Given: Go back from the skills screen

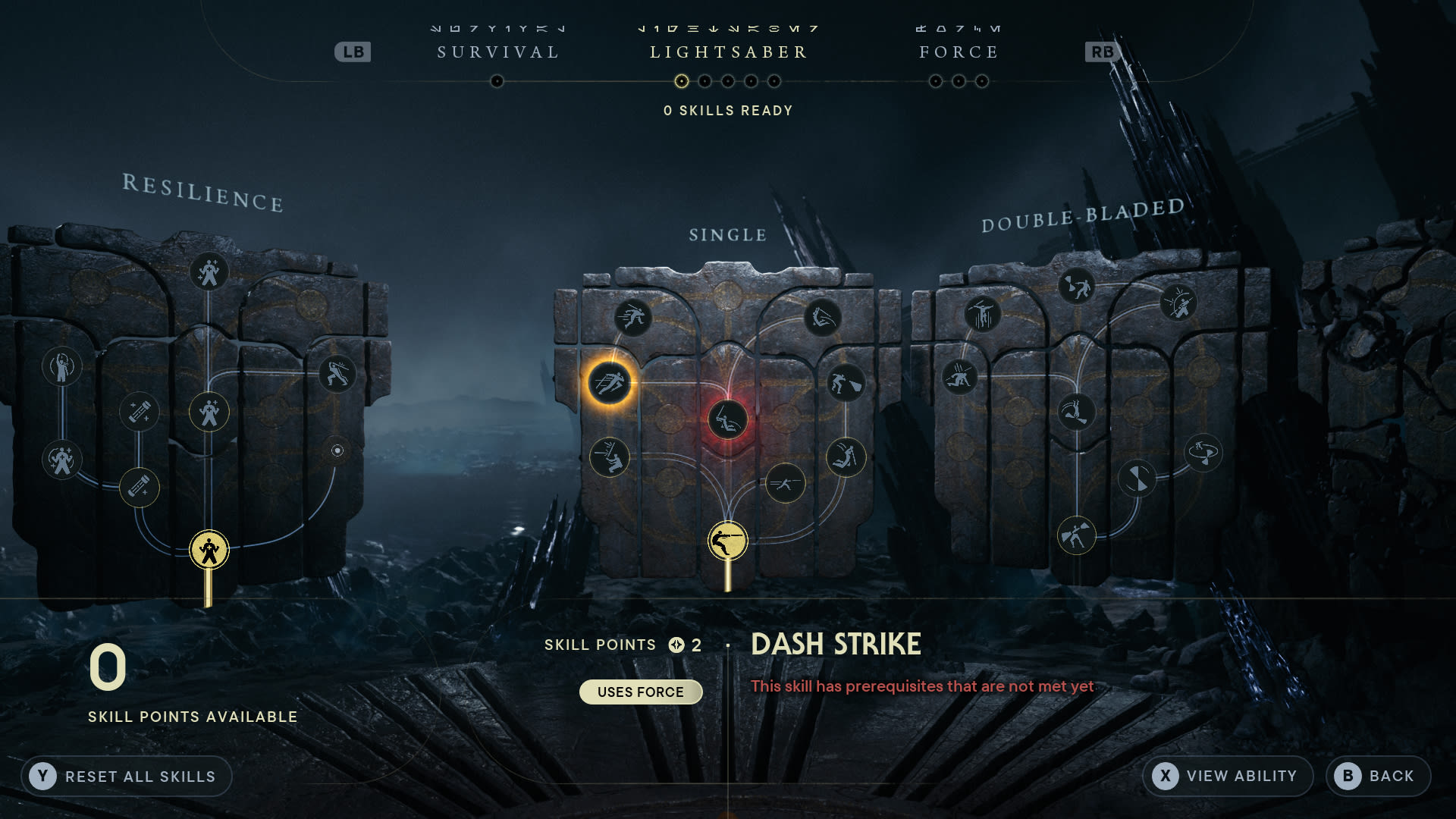Looking at the screenshot, I should tap(1378, 776).
